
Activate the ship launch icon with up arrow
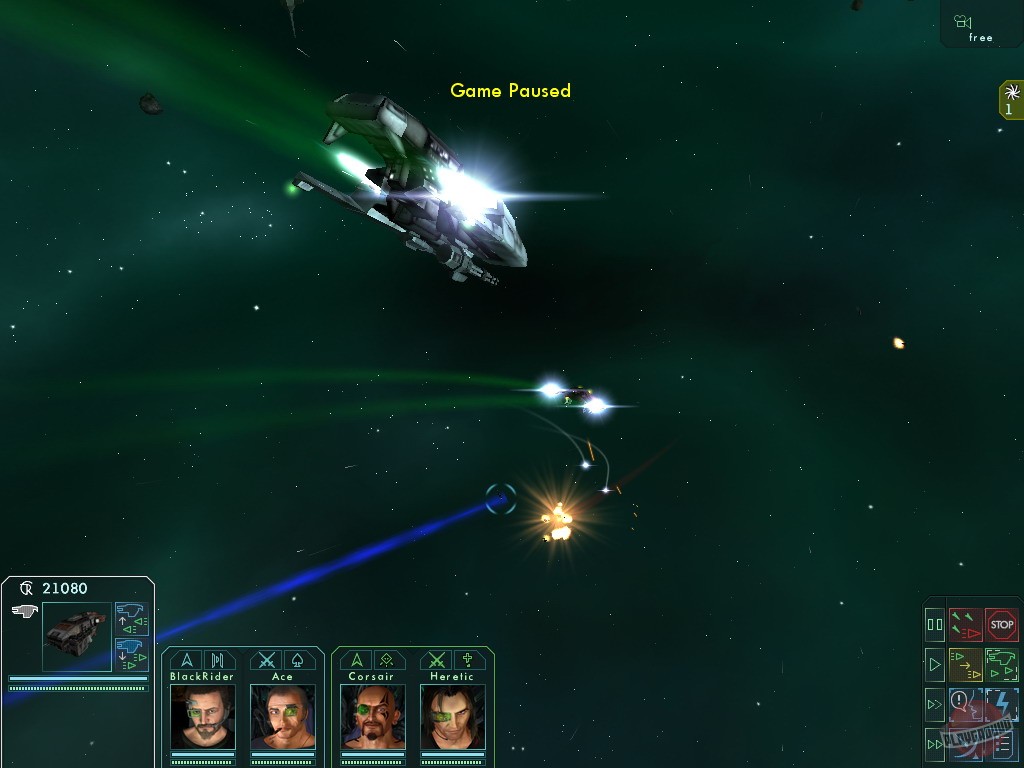pyautogui.click(x=131, y=619)
